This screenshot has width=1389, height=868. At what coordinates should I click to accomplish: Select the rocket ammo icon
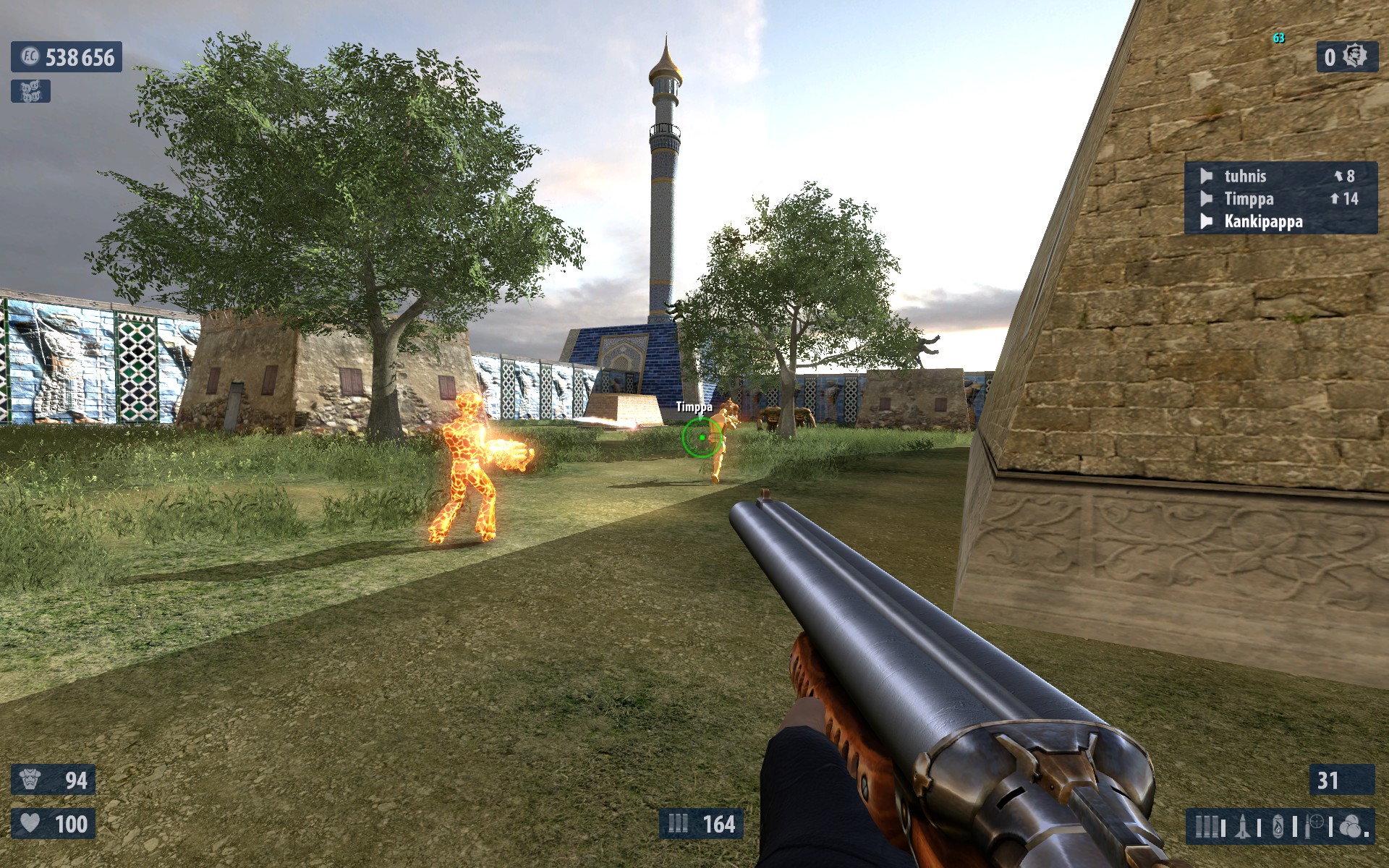(x=1244, y=826)
